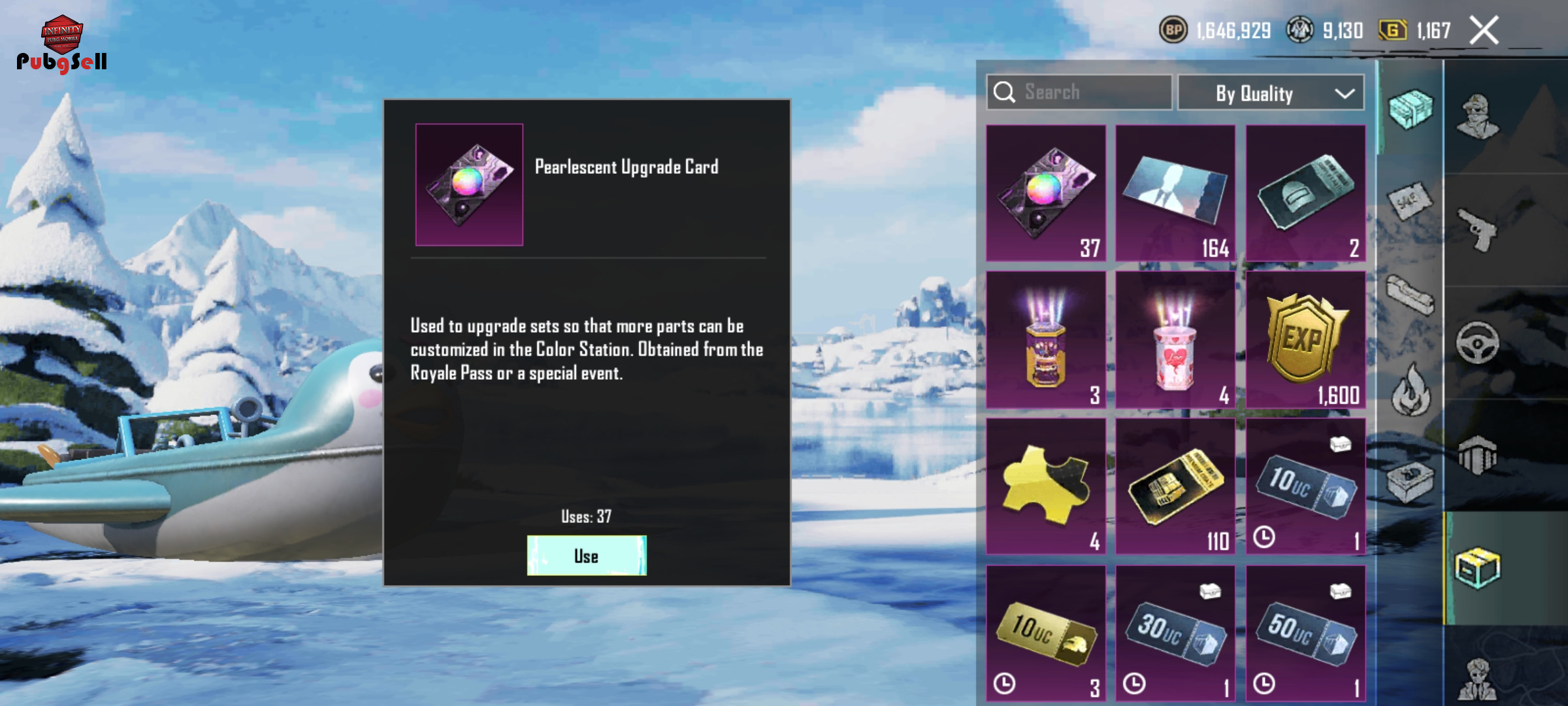This screenshot has width=1568, height=706.
Task: Open the steering wheel vehicles tab
Action: (1478, 343)
